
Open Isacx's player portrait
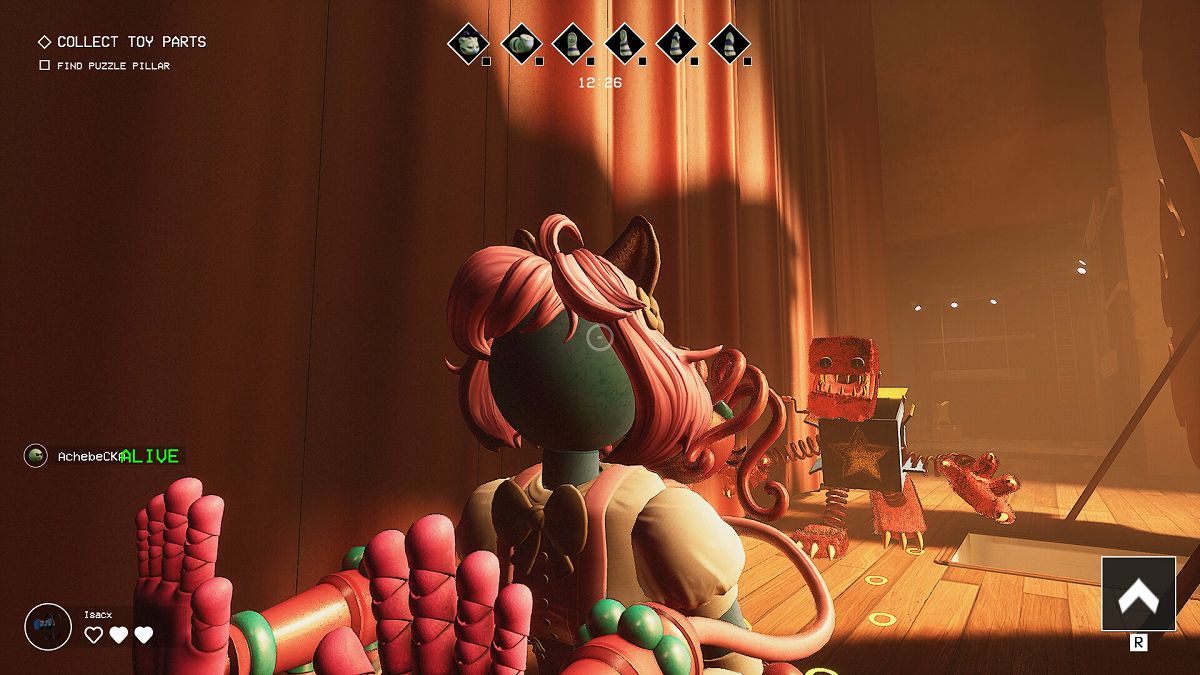47,627
